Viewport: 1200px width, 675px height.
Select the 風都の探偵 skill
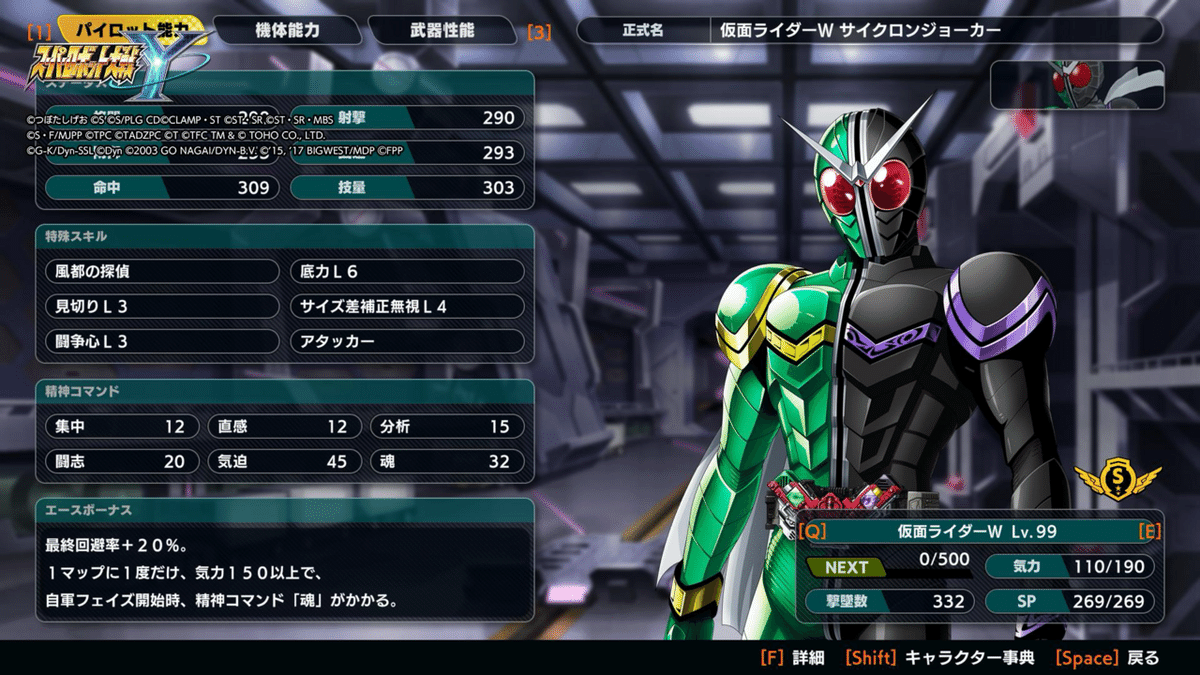point(162,271)
